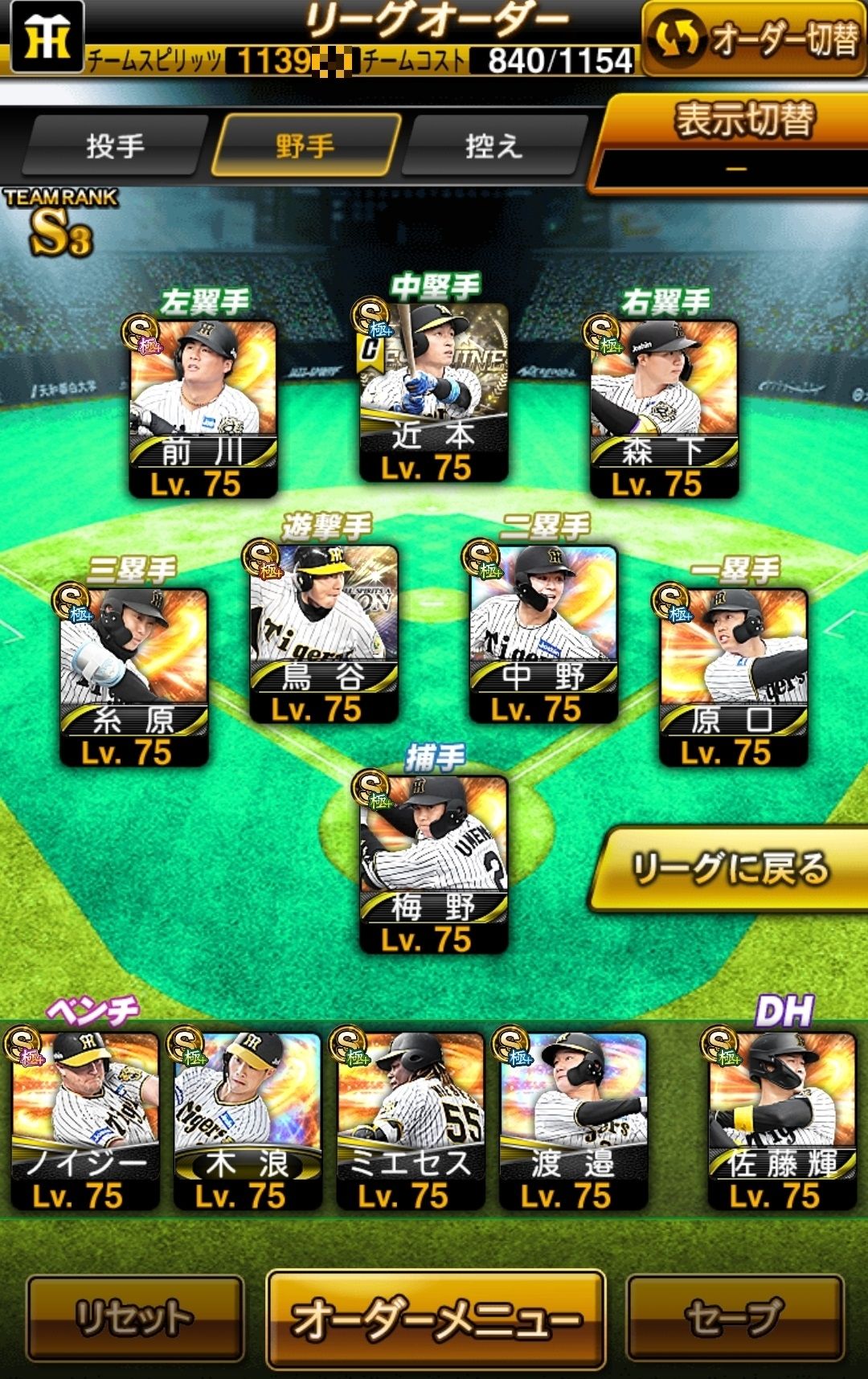Screen dimensions: 868x1379
Task: Select catcher 梅野 card
Action: (433, 863)
